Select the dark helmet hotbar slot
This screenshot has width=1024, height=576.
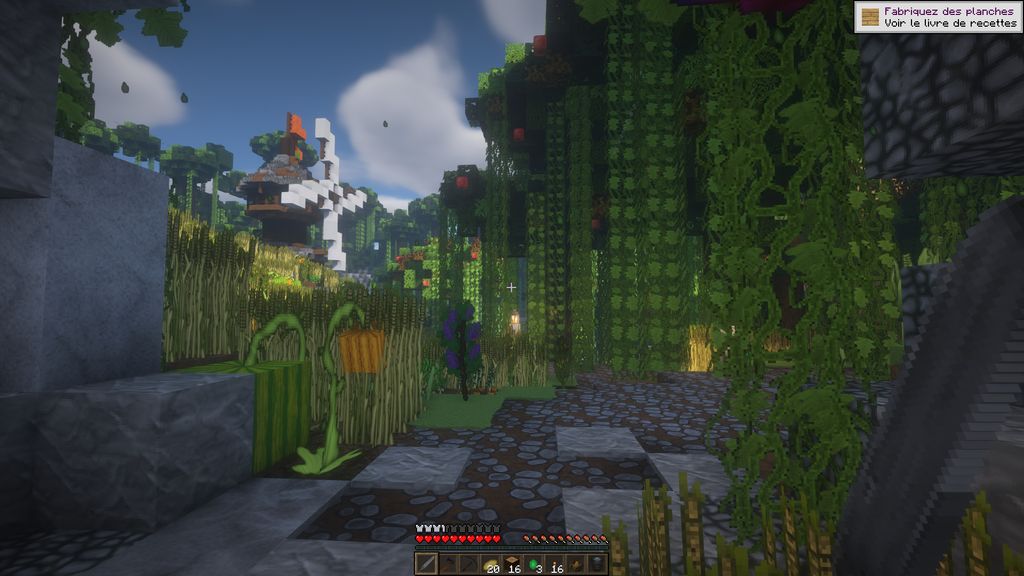(x=598, y=564)
